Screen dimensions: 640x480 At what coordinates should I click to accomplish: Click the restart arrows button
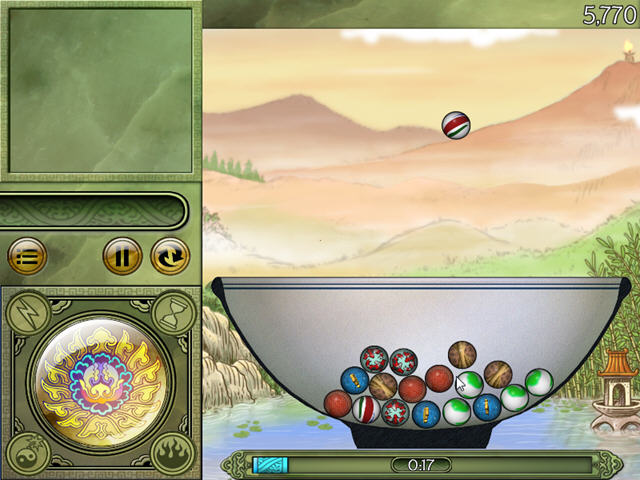pos(169,257)
